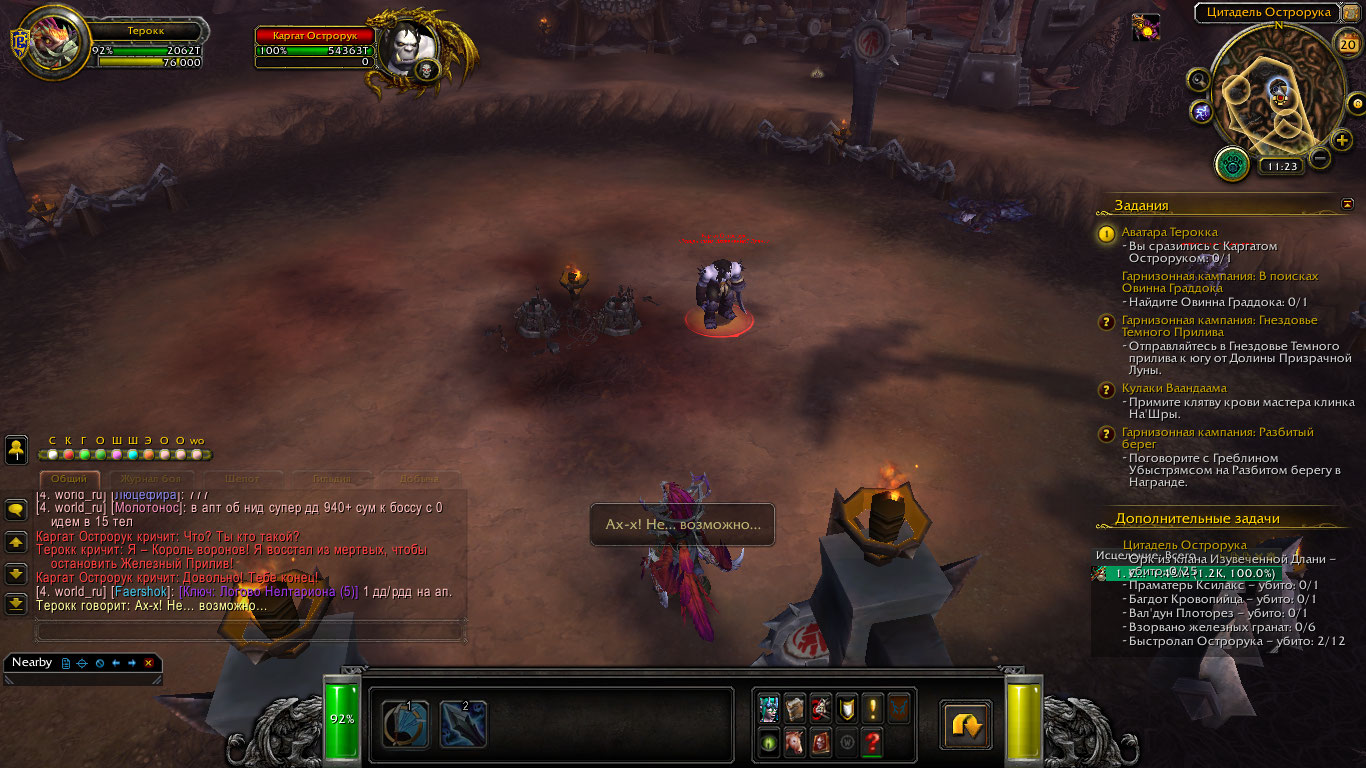Open the chat menu speech bubble button
This screenshot has height=768, width=1366.
(x=16, y=509)
